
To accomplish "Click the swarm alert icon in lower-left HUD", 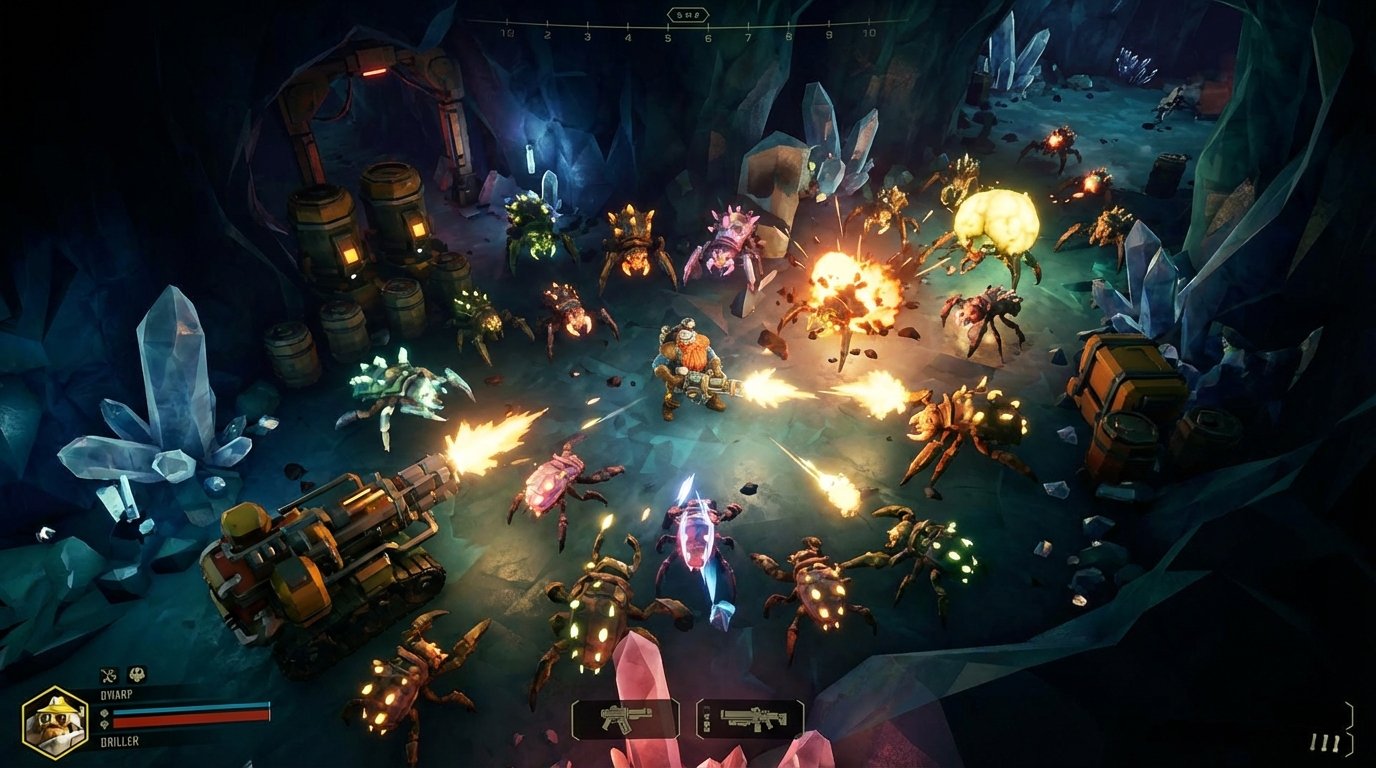I will pos(138,675).
